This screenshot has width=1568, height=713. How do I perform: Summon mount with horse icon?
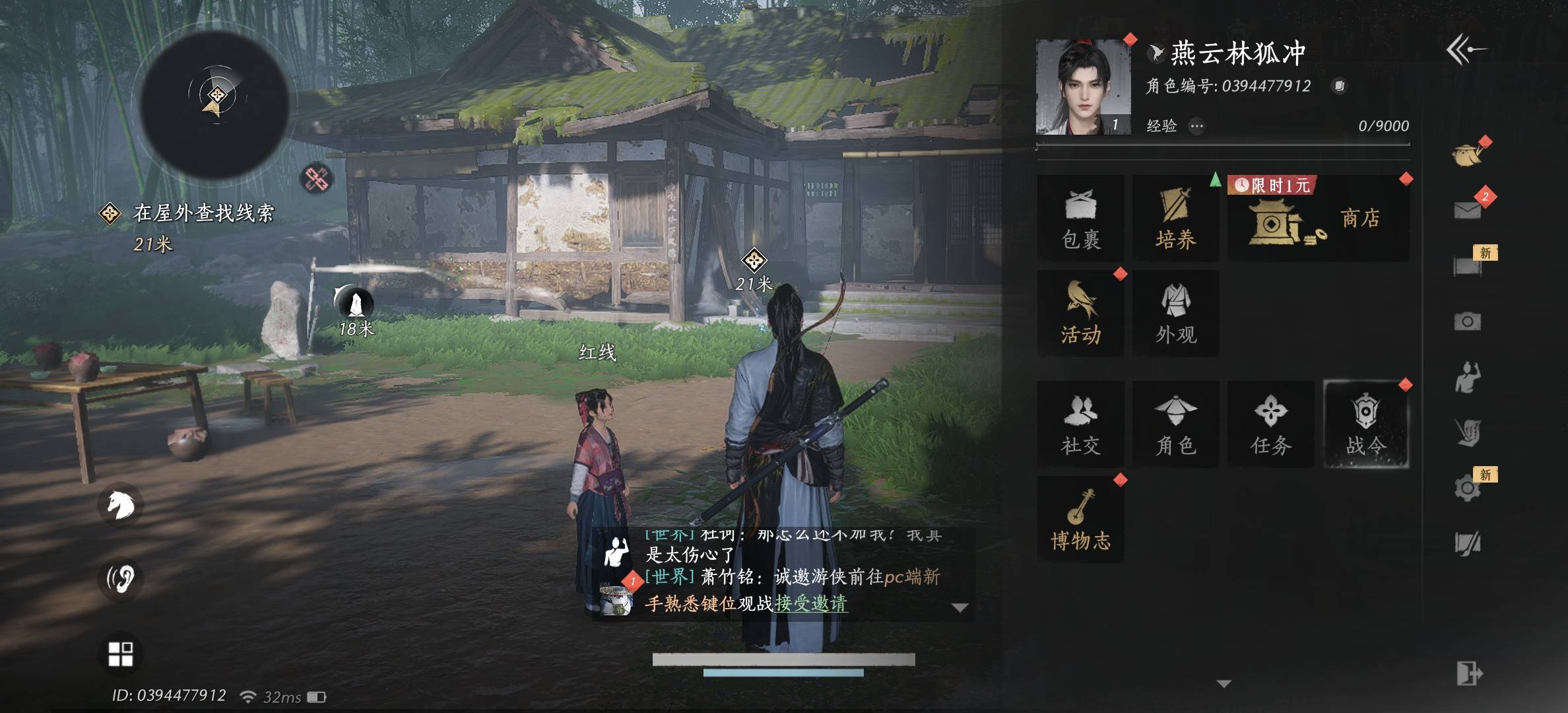(121, 506)
